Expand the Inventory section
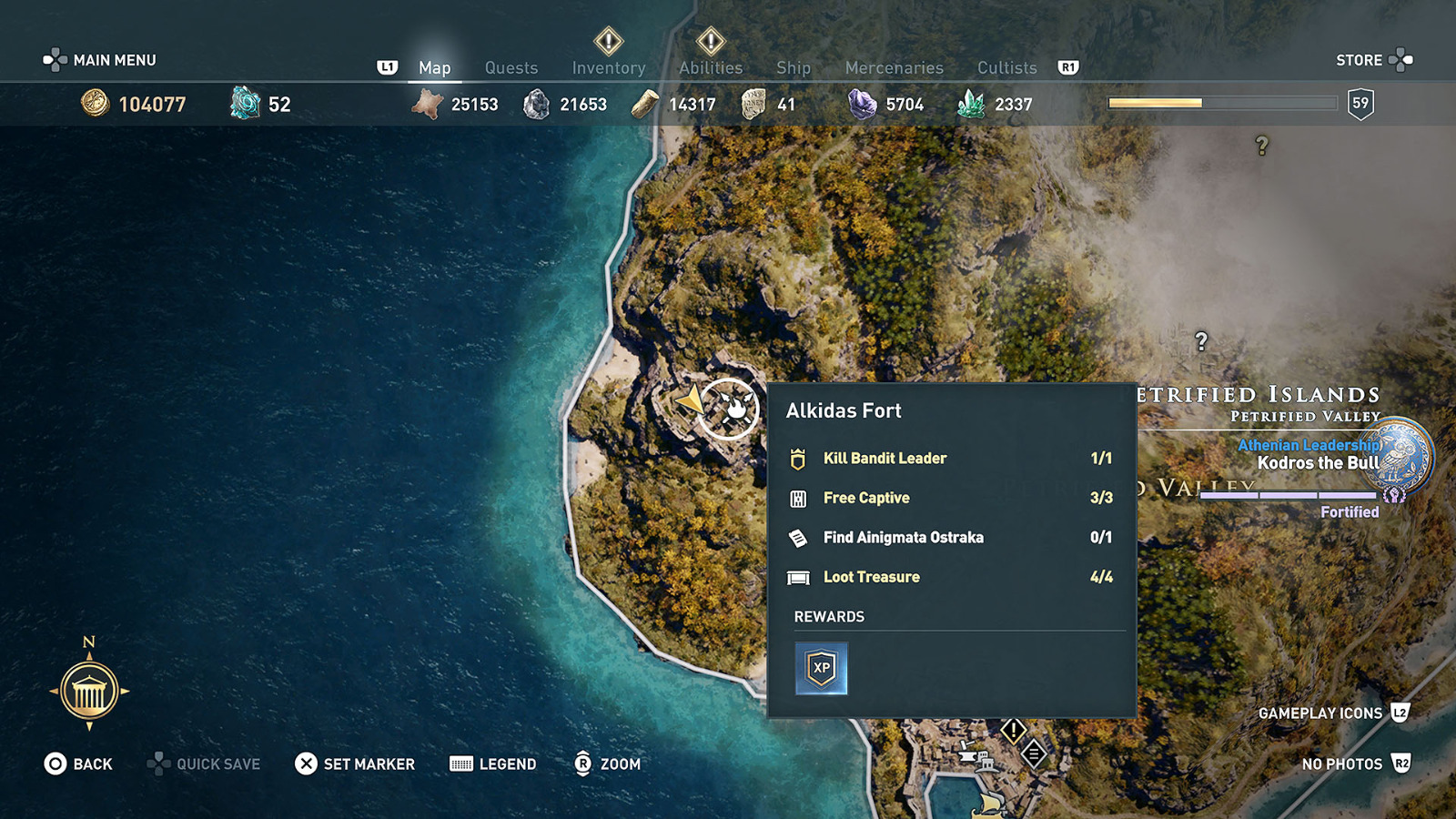 [608, 67]
